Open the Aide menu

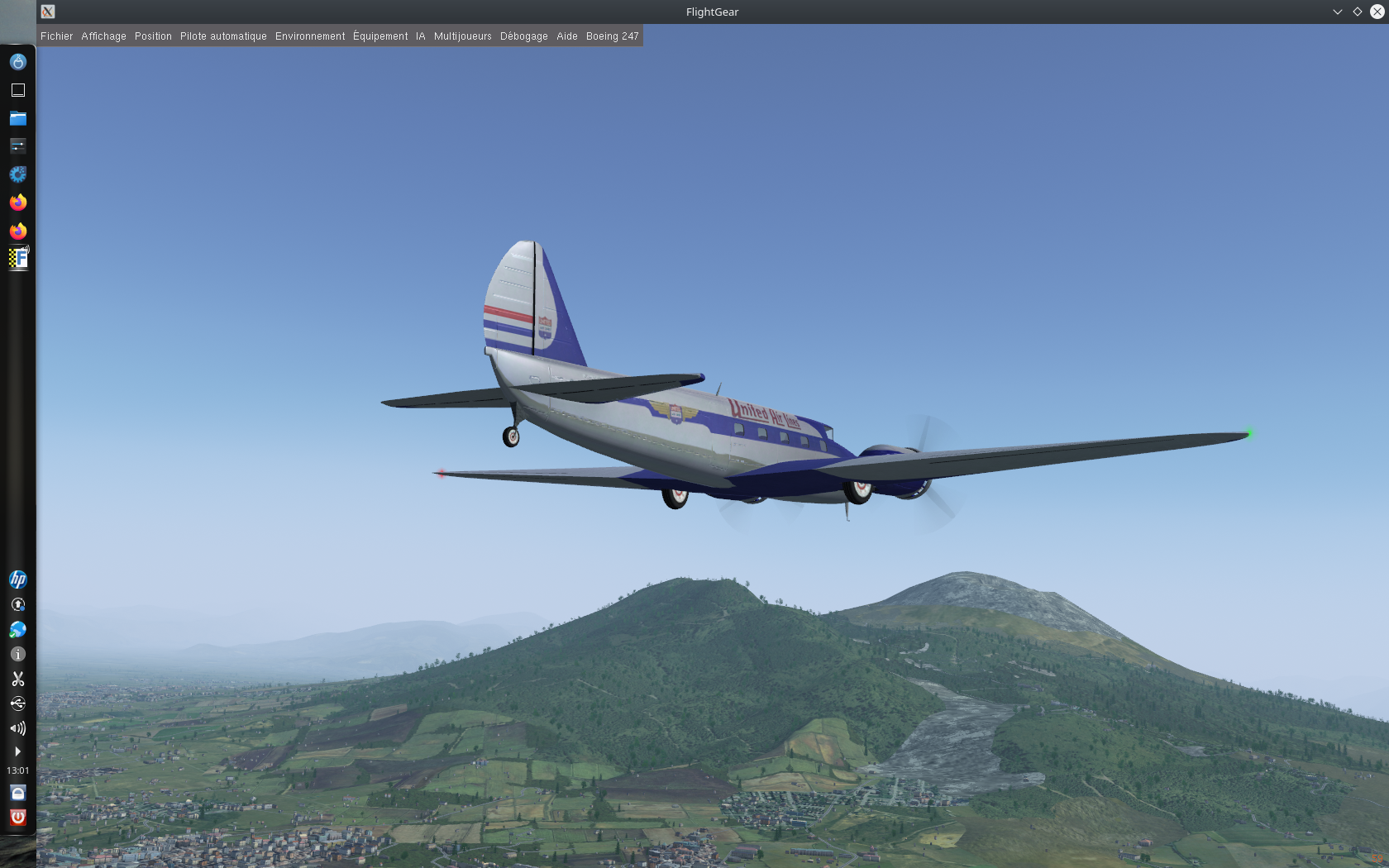tap(567, 36)
